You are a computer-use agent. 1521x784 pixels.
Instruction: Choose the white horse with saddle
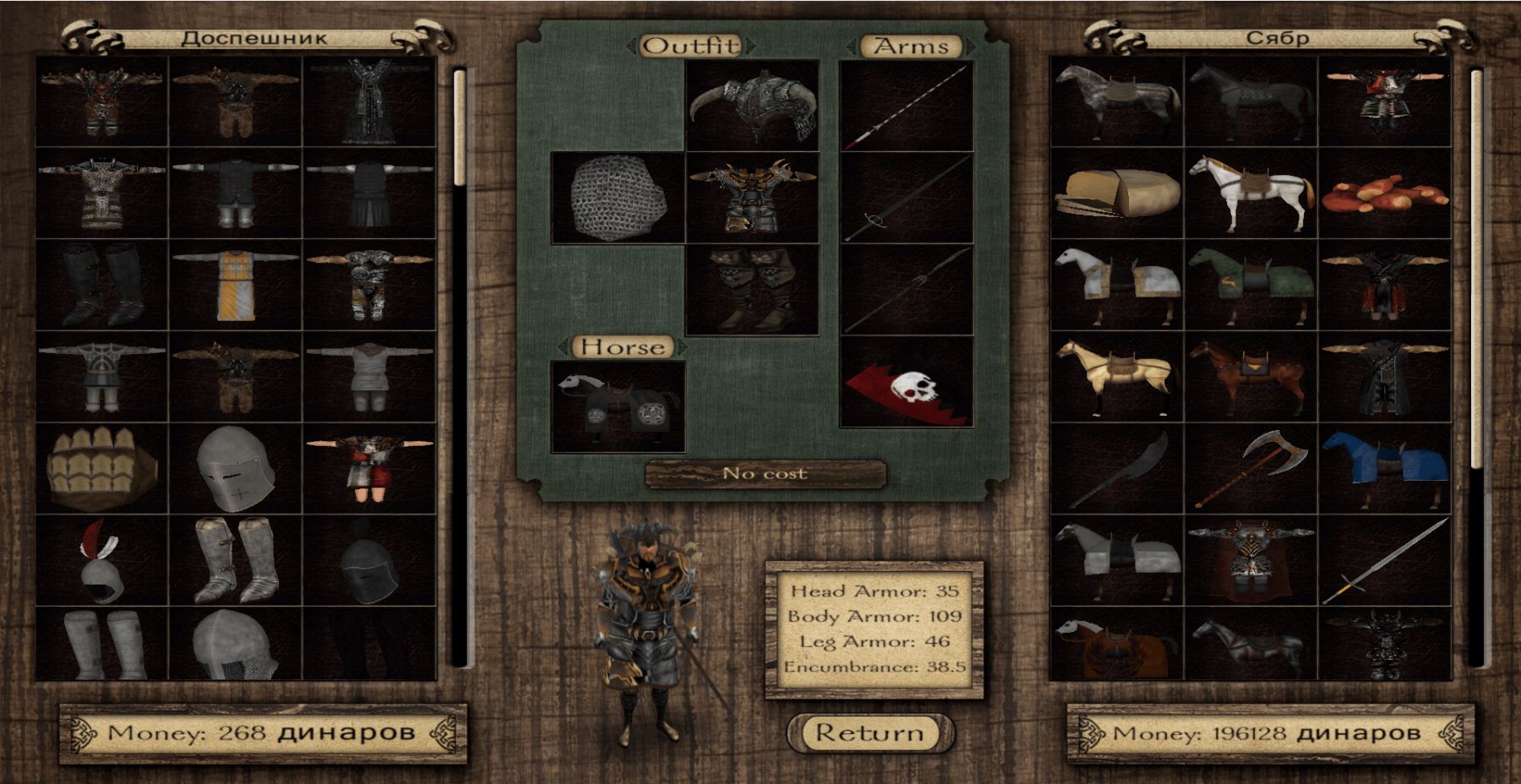(x=1251, y=193)
